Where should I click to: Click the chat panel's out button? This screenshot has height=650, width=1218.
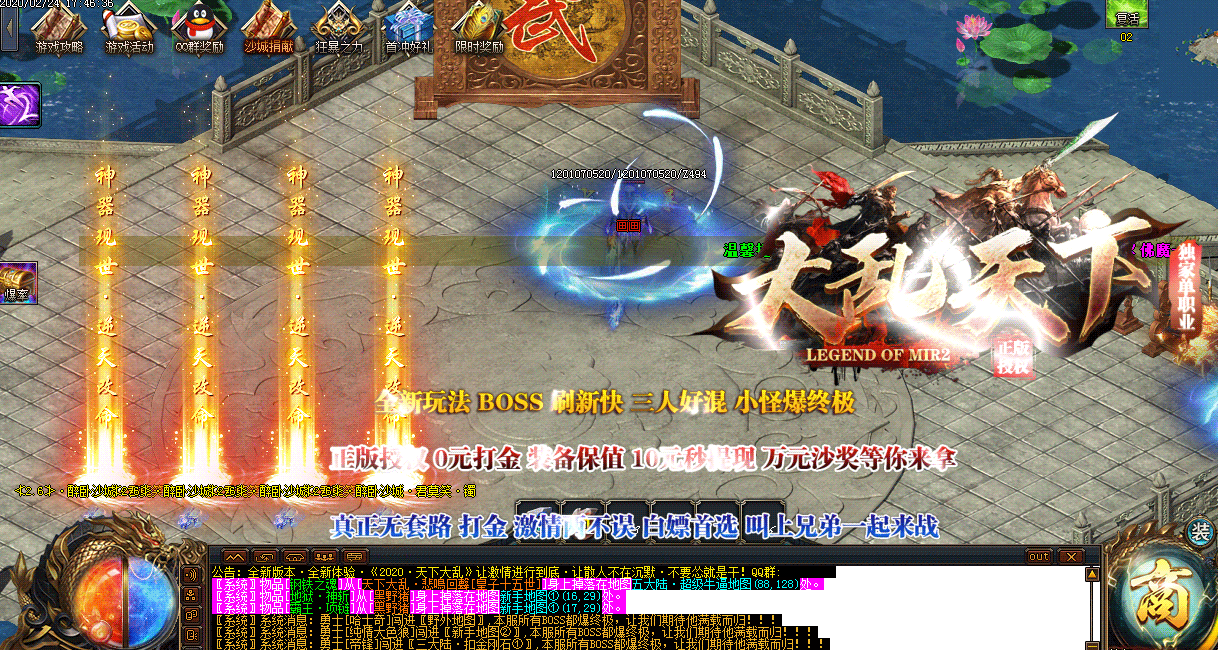[x=1039, y=557]
